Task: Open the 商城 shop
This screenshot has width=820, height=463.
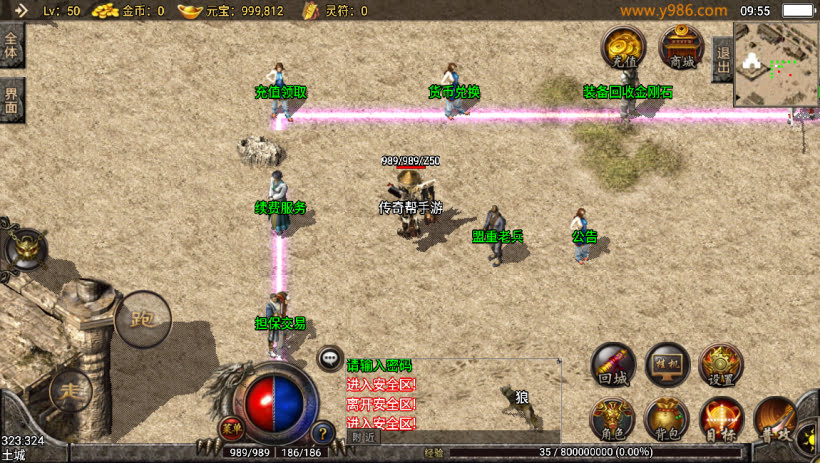Action: [682, 48]
